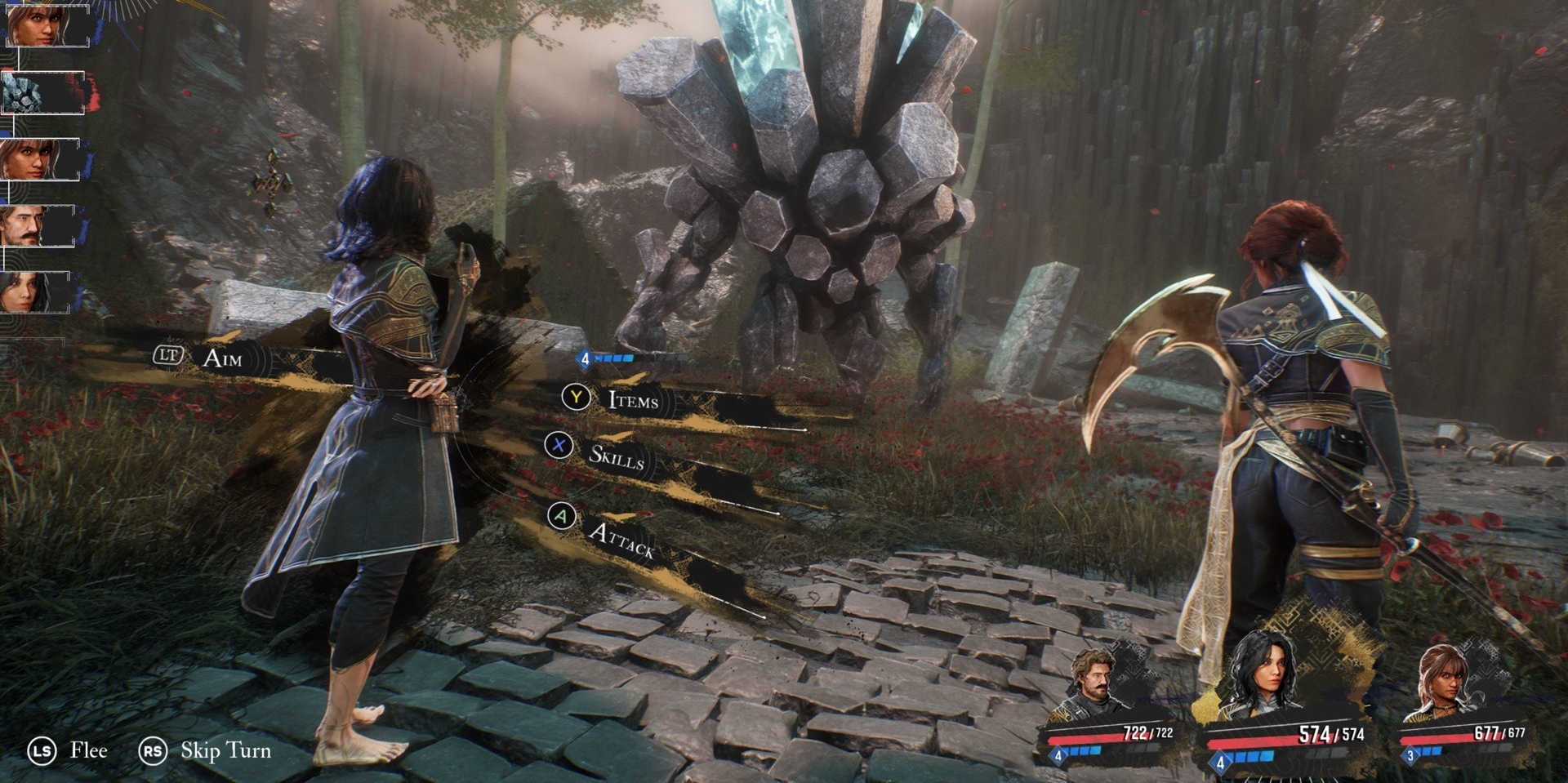Choose the Attack command
The height and width of the screenshot is (783, 1568).
[x=621, y=537]
